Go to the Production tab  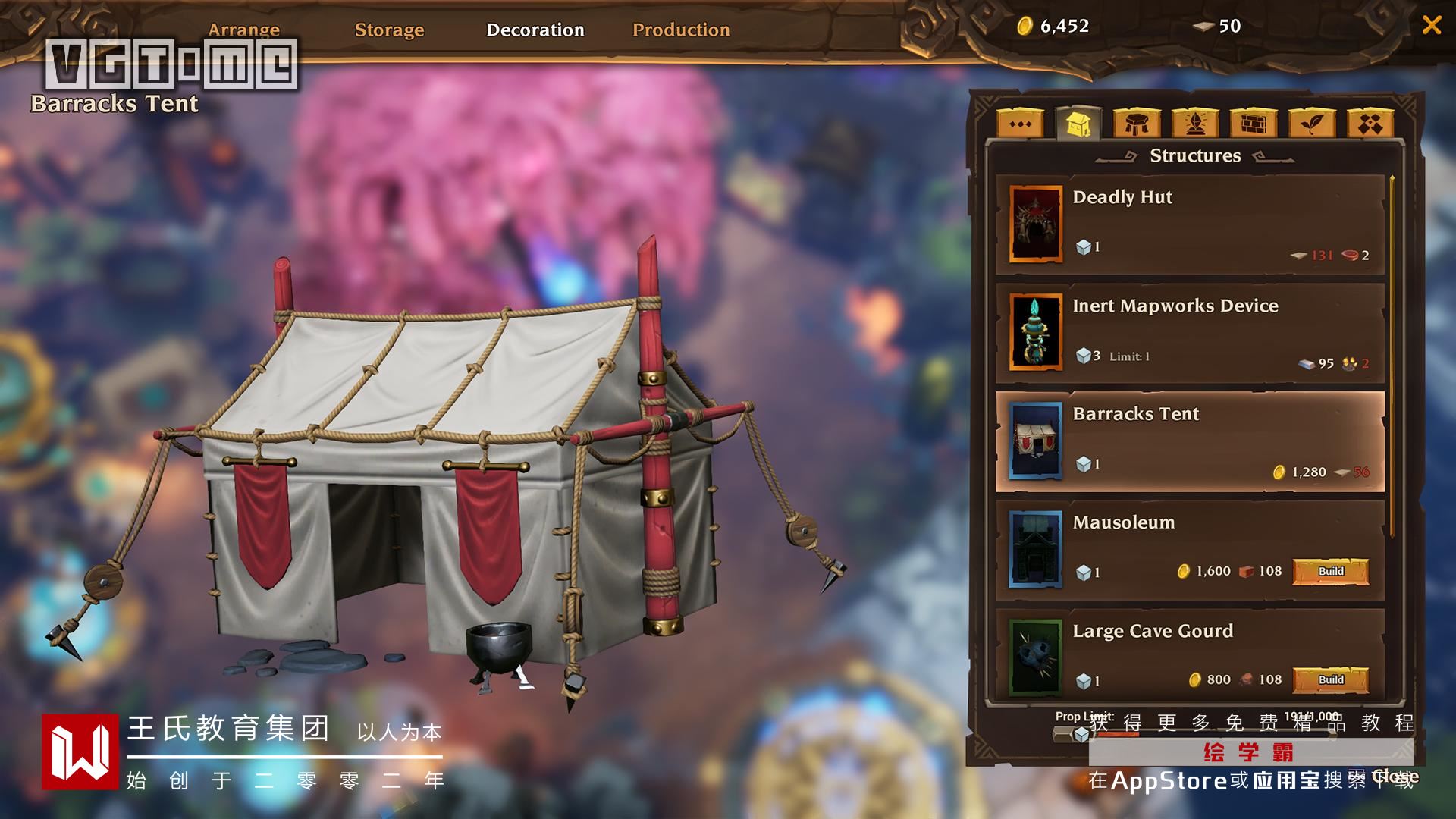[x=680, y=30]
